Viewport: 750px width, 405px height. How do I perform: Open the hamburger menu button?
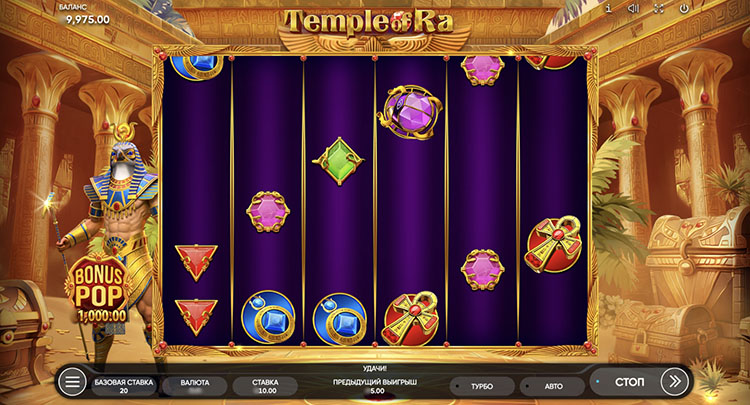tap(72, 381)
